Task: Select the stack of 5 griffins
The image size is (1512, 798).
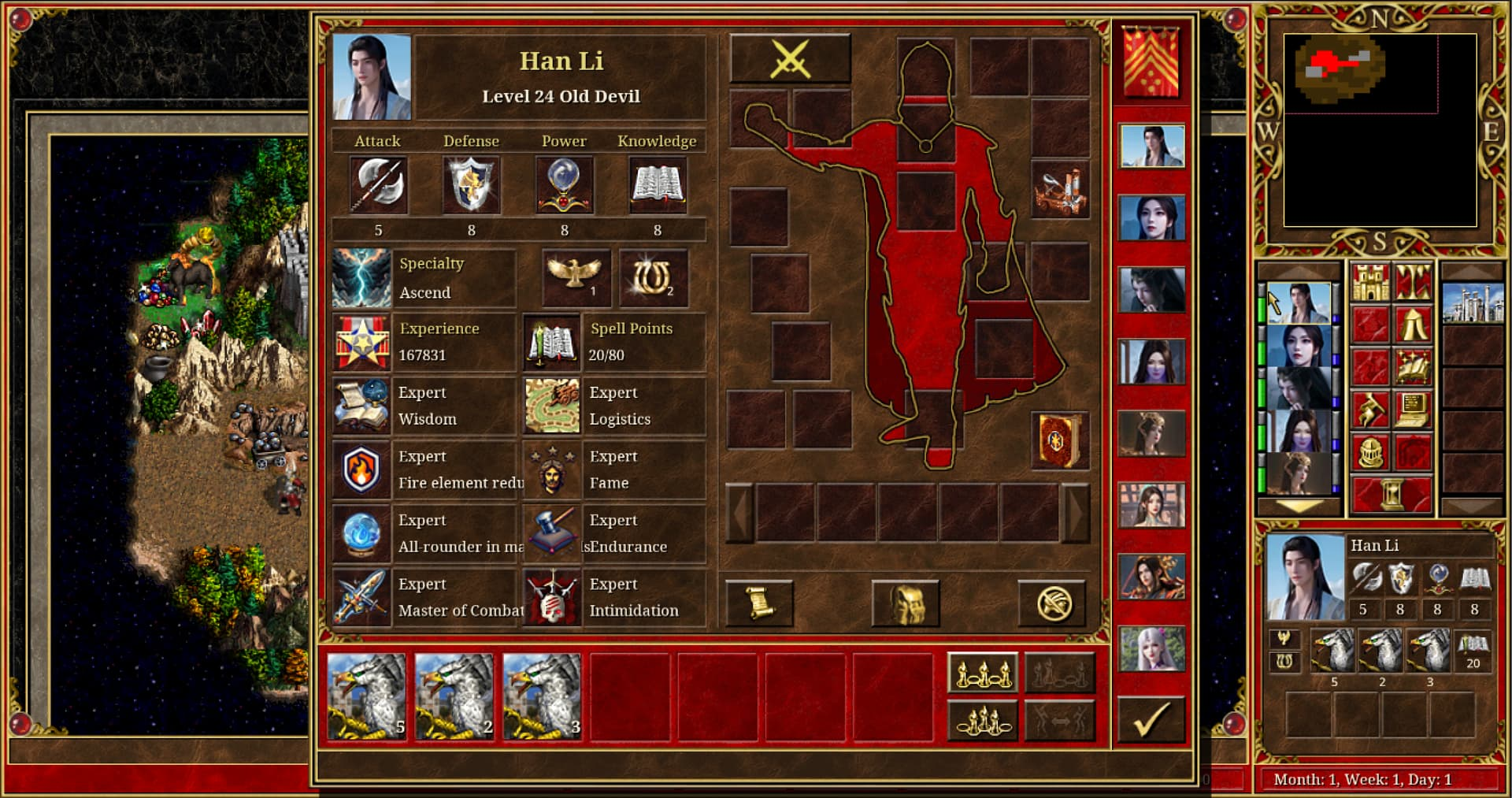Action: pos(367,697)
